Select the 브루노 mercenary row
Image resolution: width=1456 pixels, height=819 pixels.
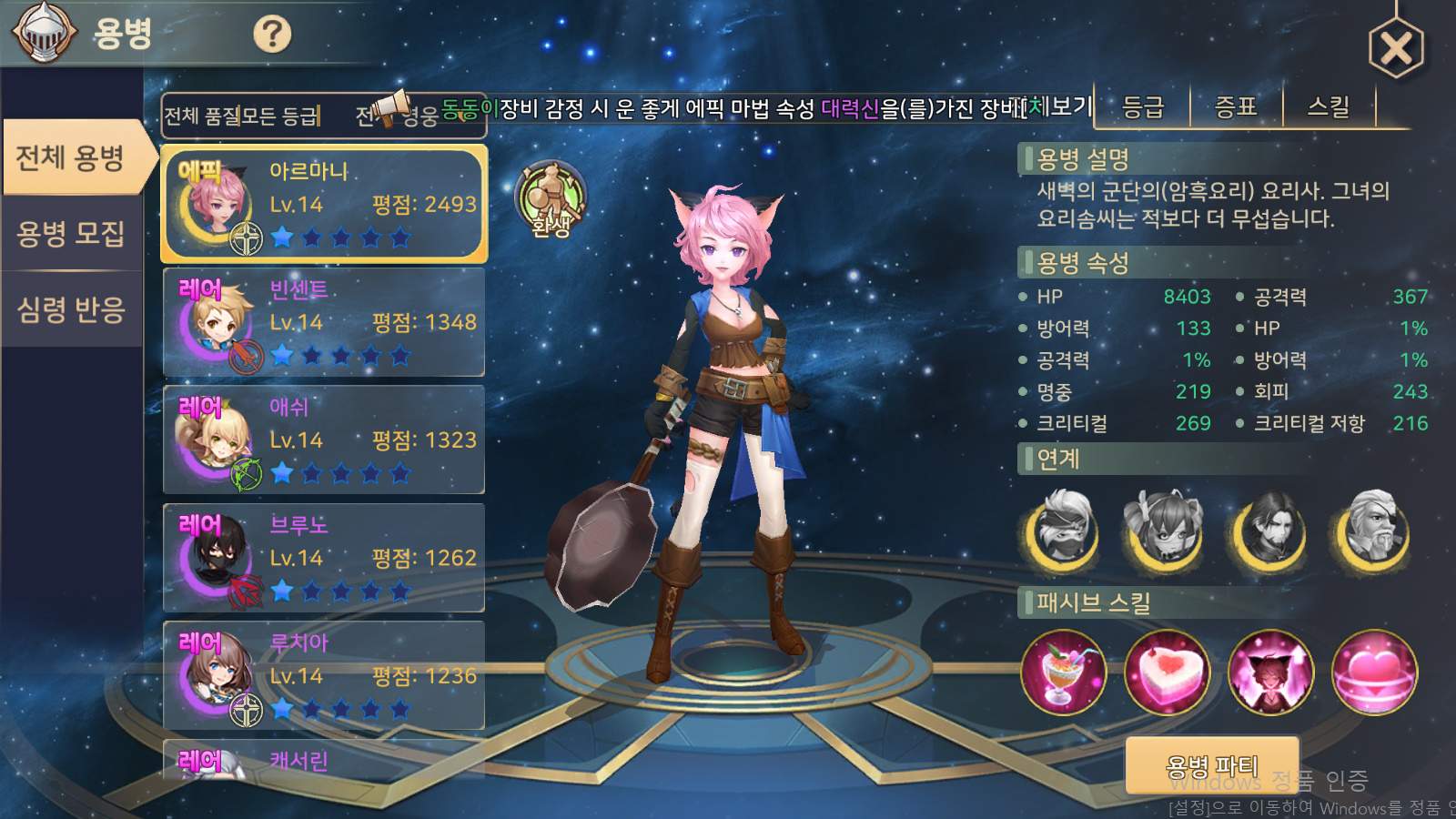324,558
